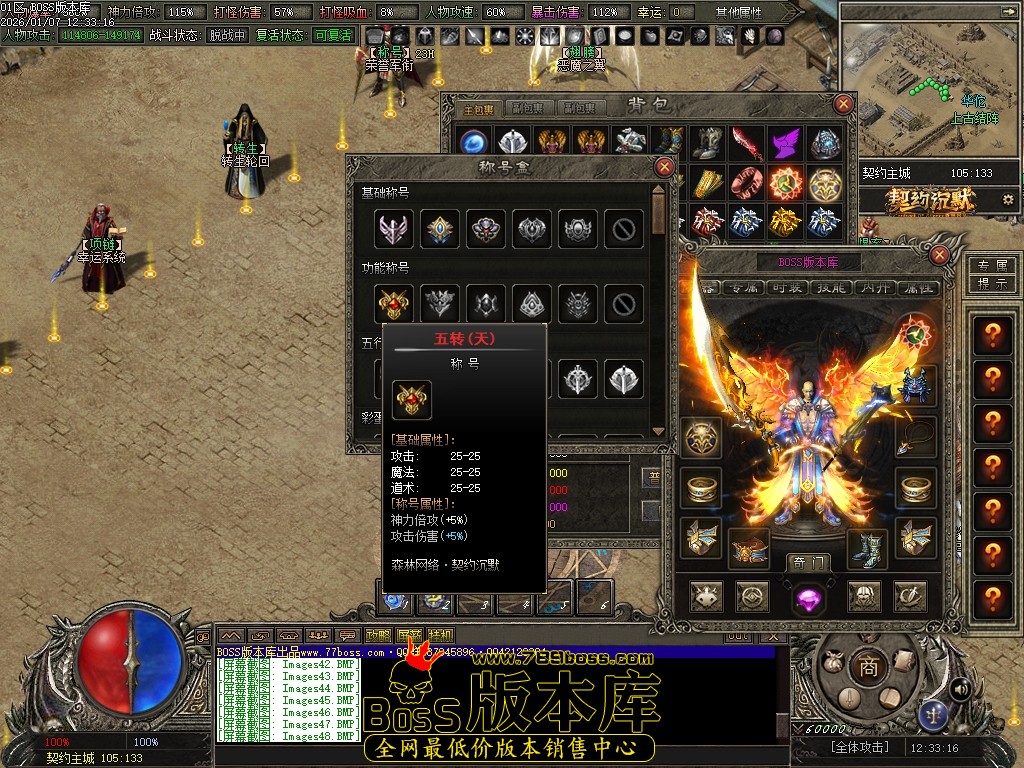The width and height of the screenshot is (1024, 768).
Task: Toggle the sound speaker icon
Action: 961,689
